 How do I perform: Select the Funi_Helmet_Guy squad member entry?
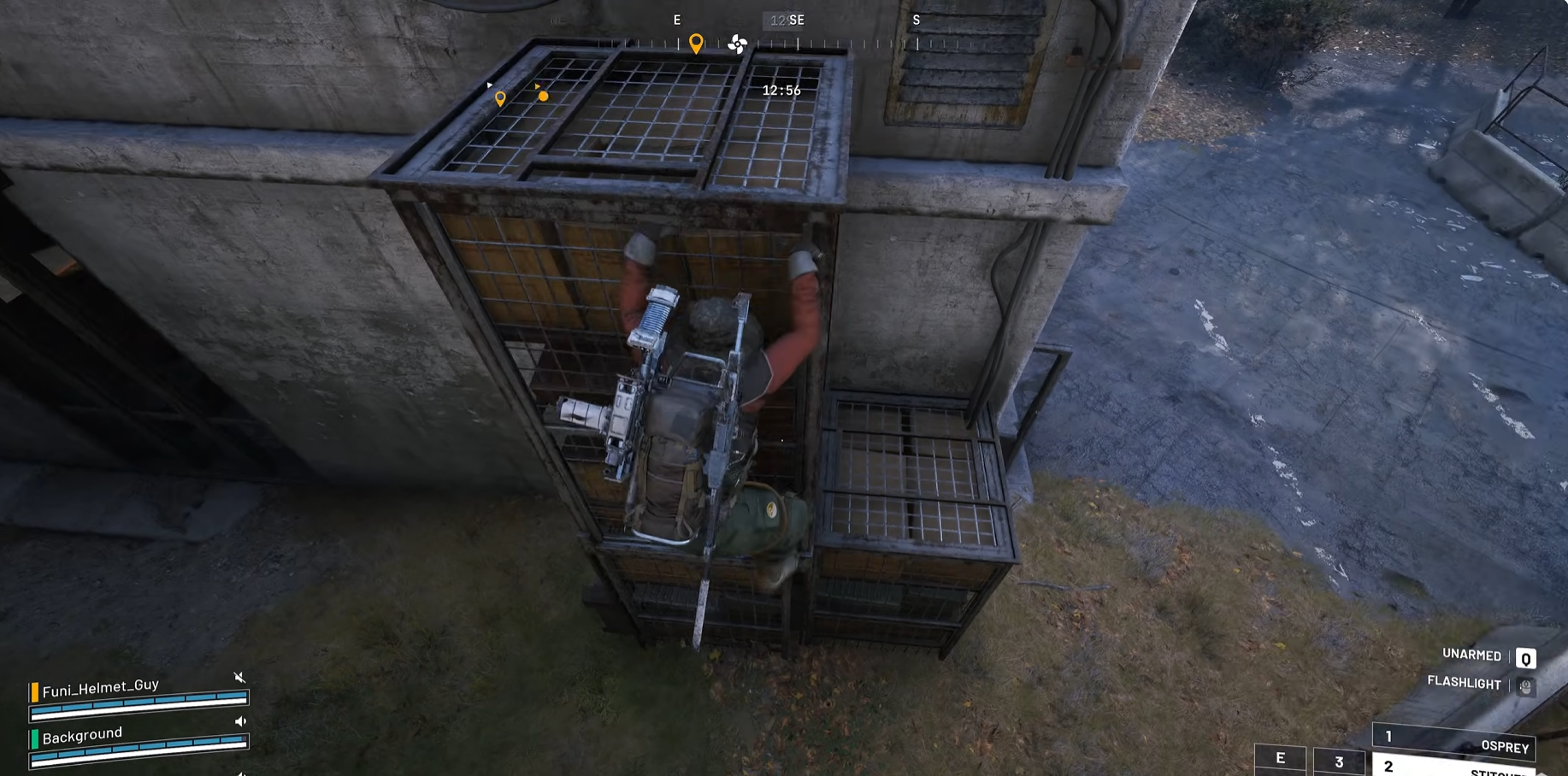(101, 686)
